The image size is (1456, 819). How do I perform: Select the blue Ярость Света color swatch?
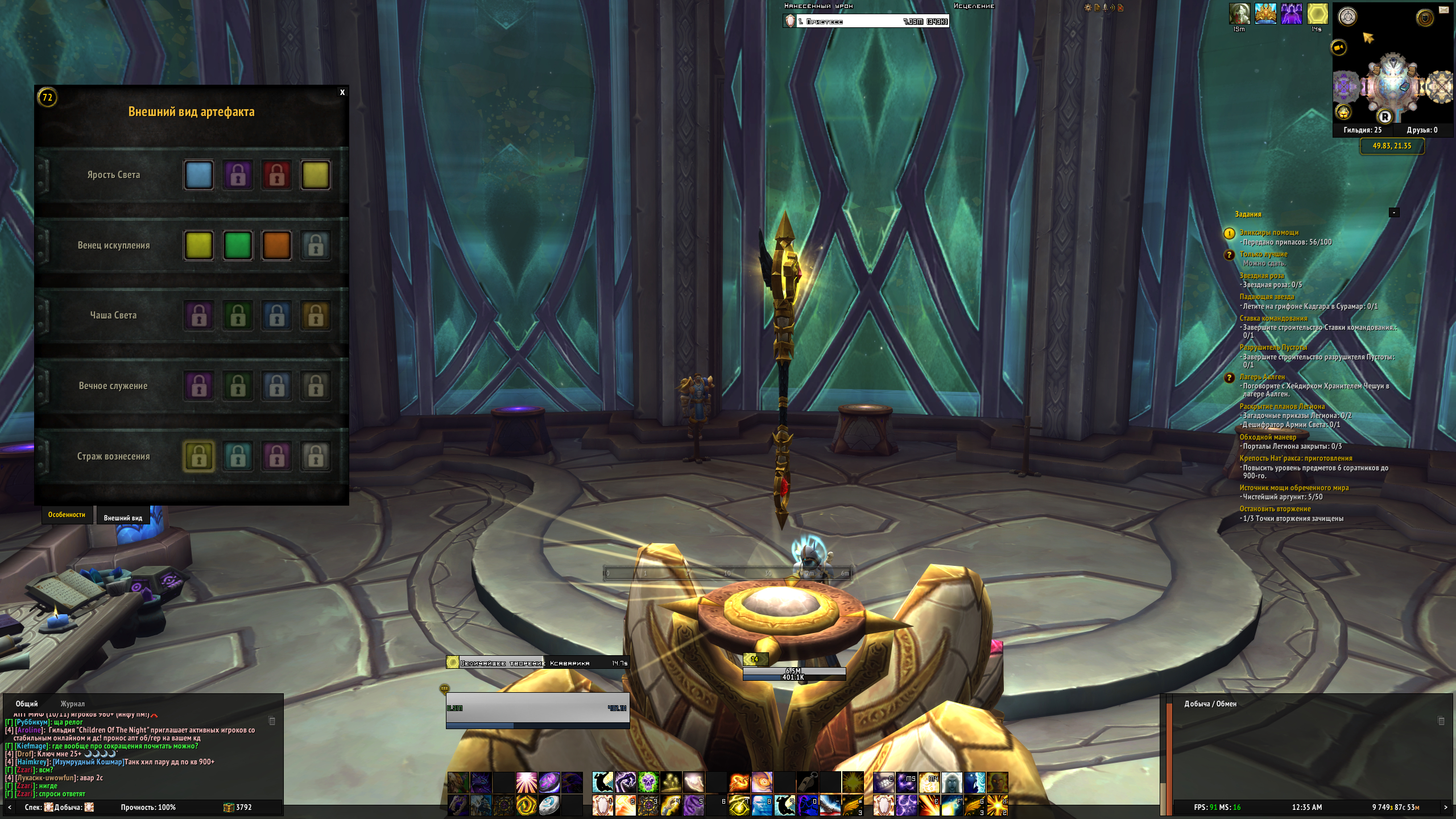198,175
